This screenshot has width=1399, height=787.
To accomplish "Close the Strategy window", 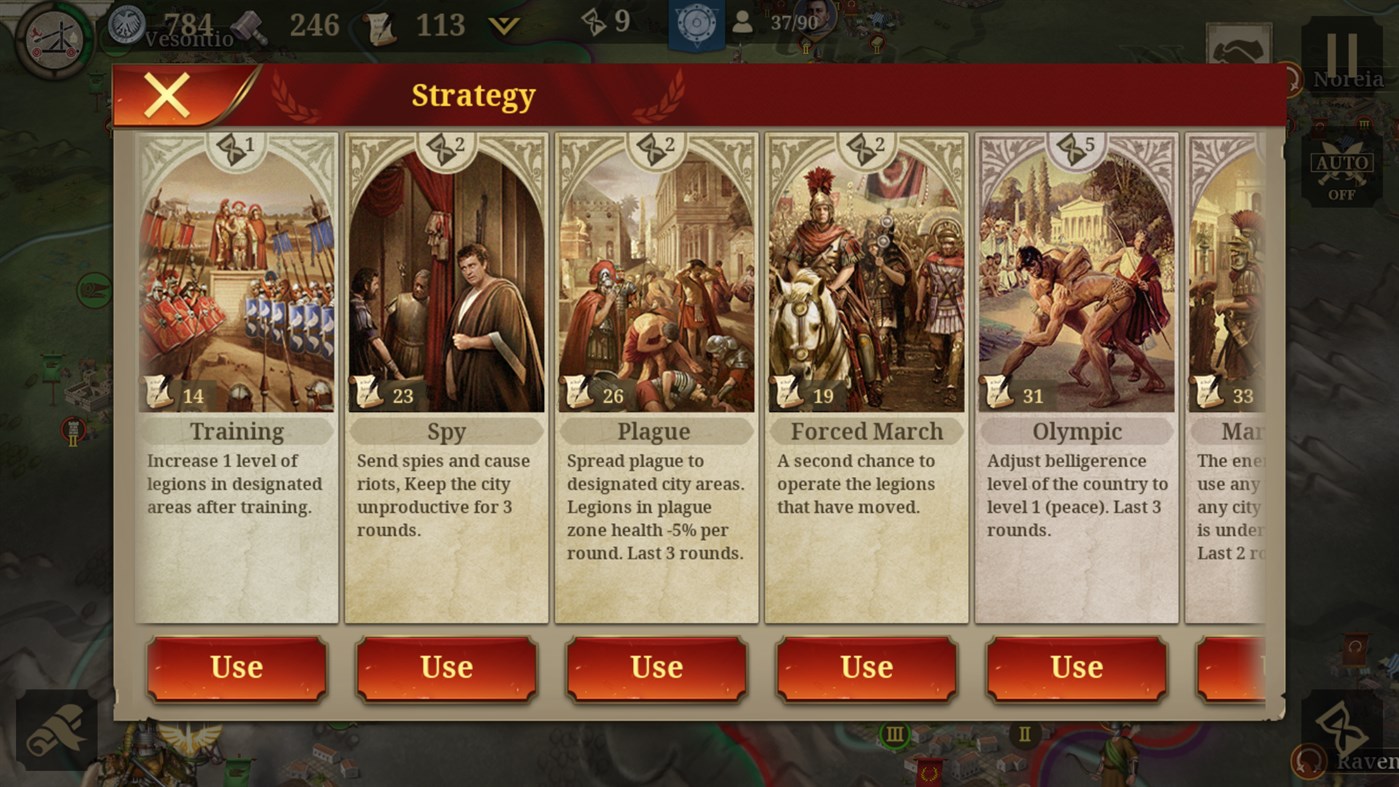I will [x=168, y=94].
